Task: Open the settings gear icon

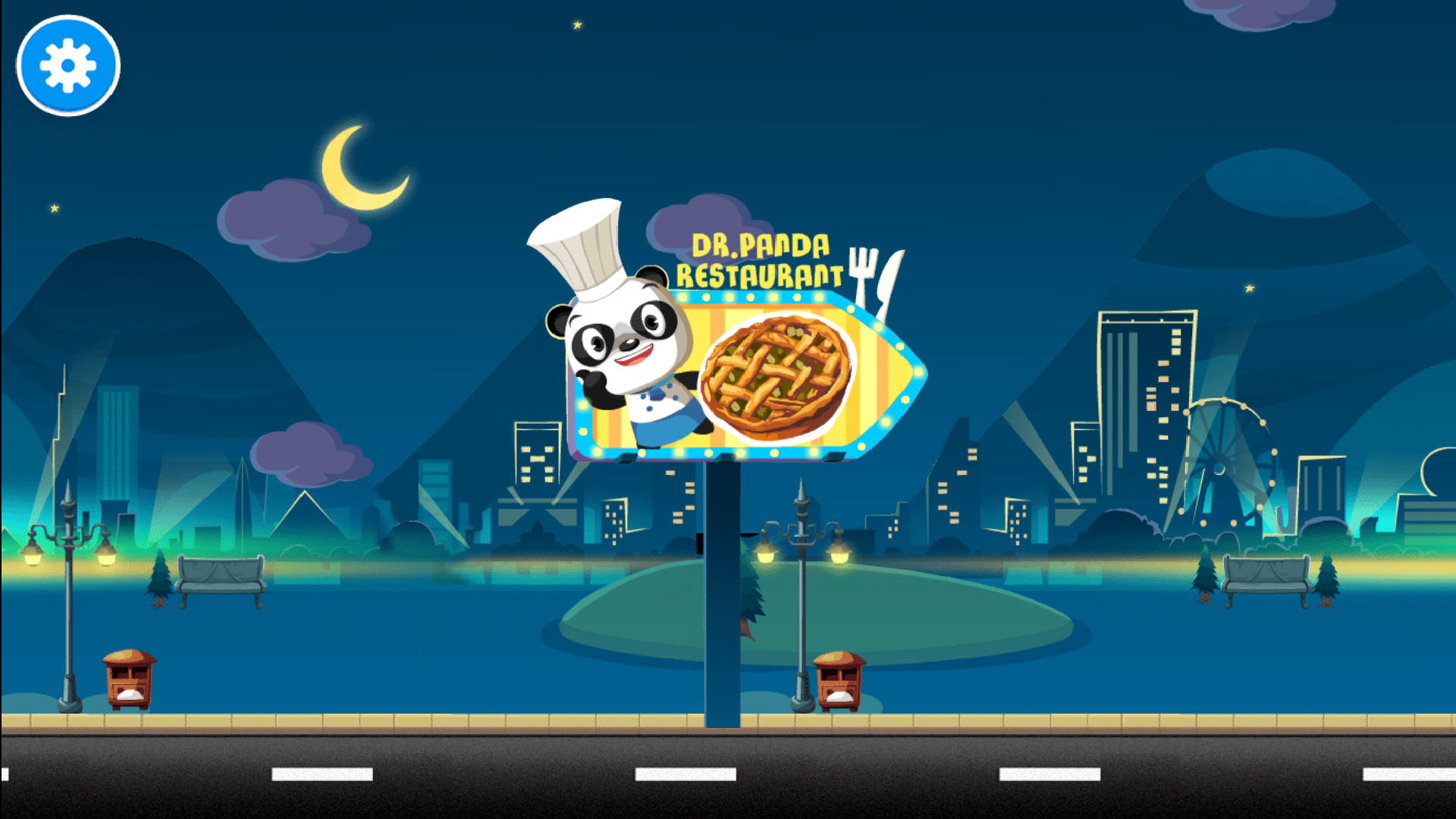Action: coord(67,65)
